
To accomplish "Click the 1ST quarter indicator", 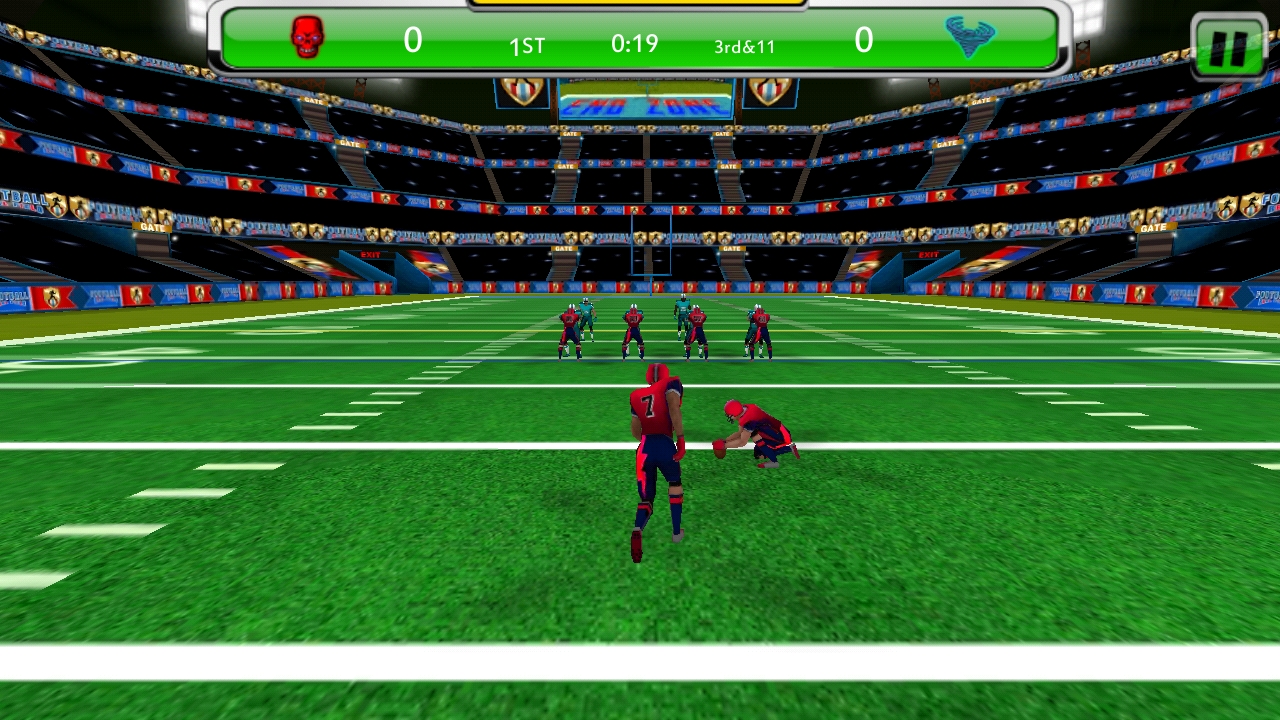I will tap(527, 46).
